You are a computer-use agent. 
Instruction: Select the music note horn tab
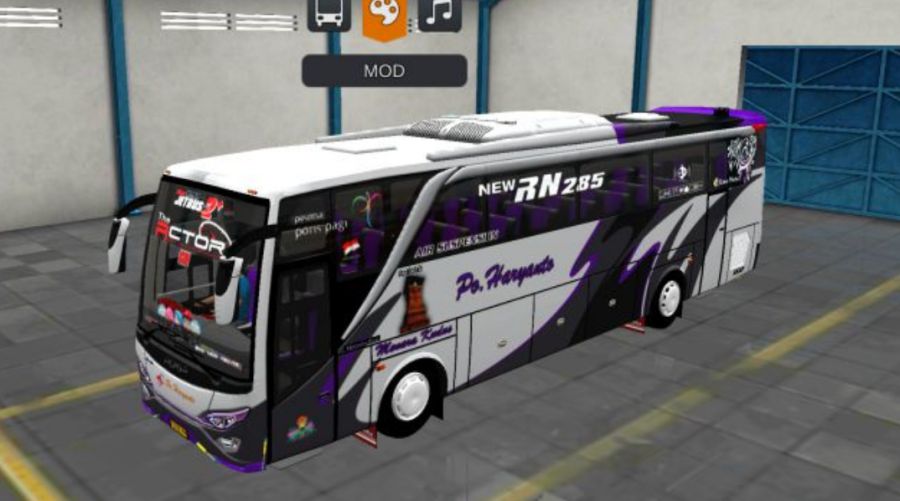(439, 14)
